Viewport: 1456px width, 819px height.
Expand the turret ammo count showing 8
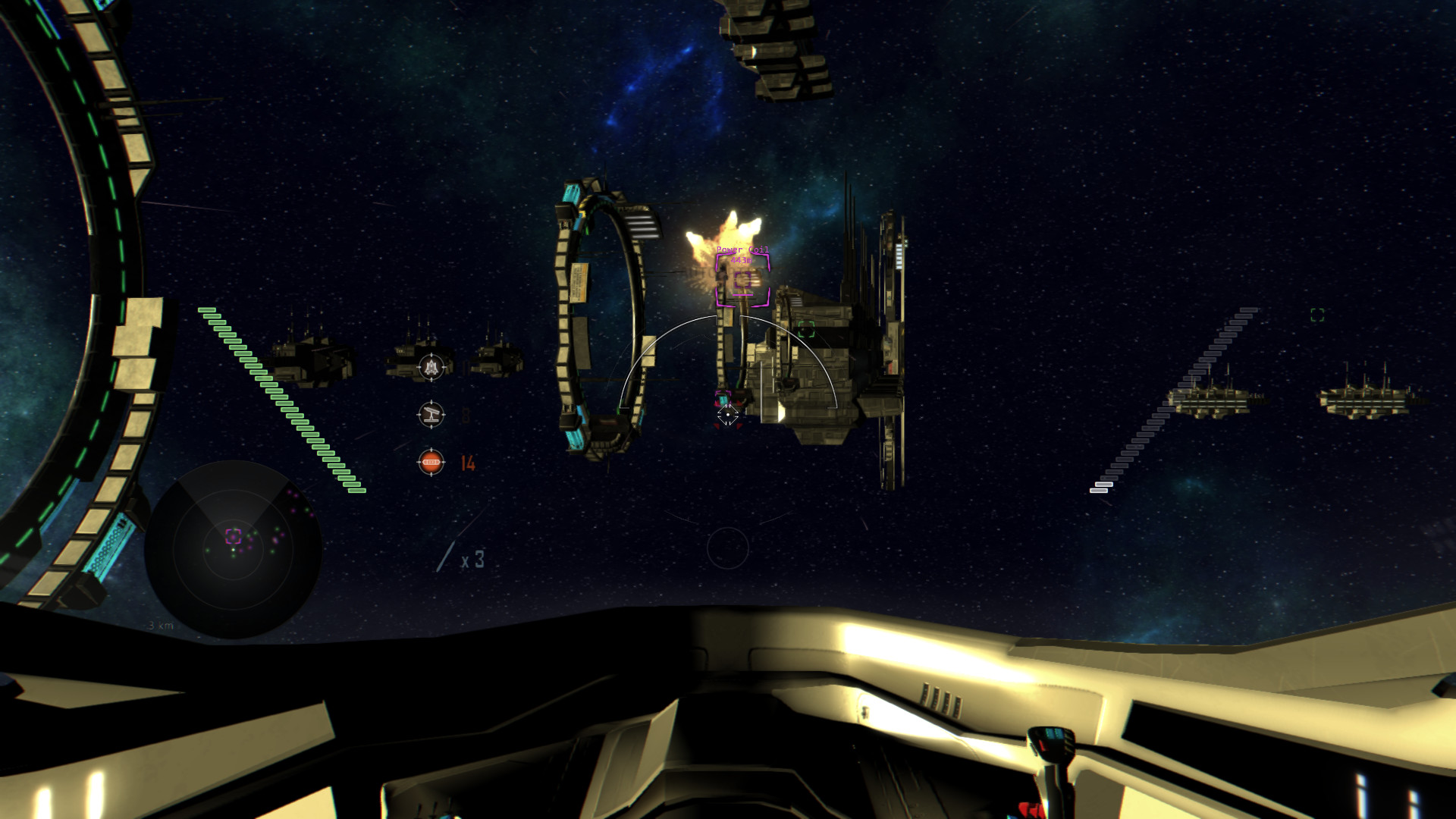(466, 414)
